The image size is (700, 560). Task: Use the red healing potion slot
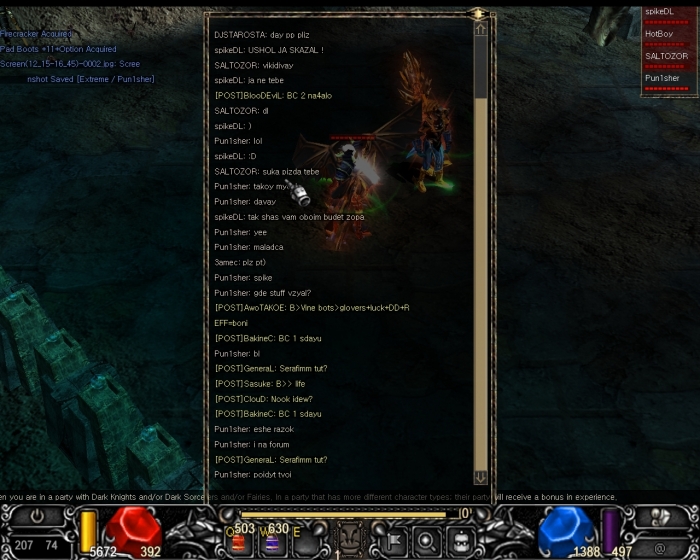click(239, 542)
